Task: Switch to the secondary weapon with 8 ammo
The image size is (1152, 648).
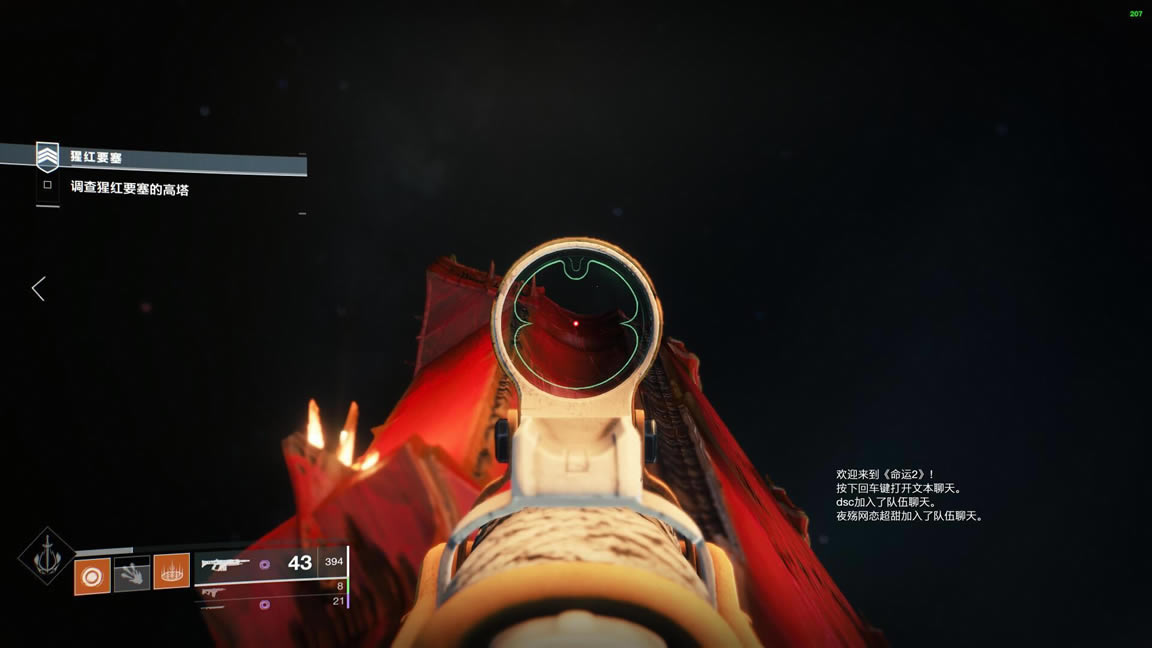Action: point(270,589)
